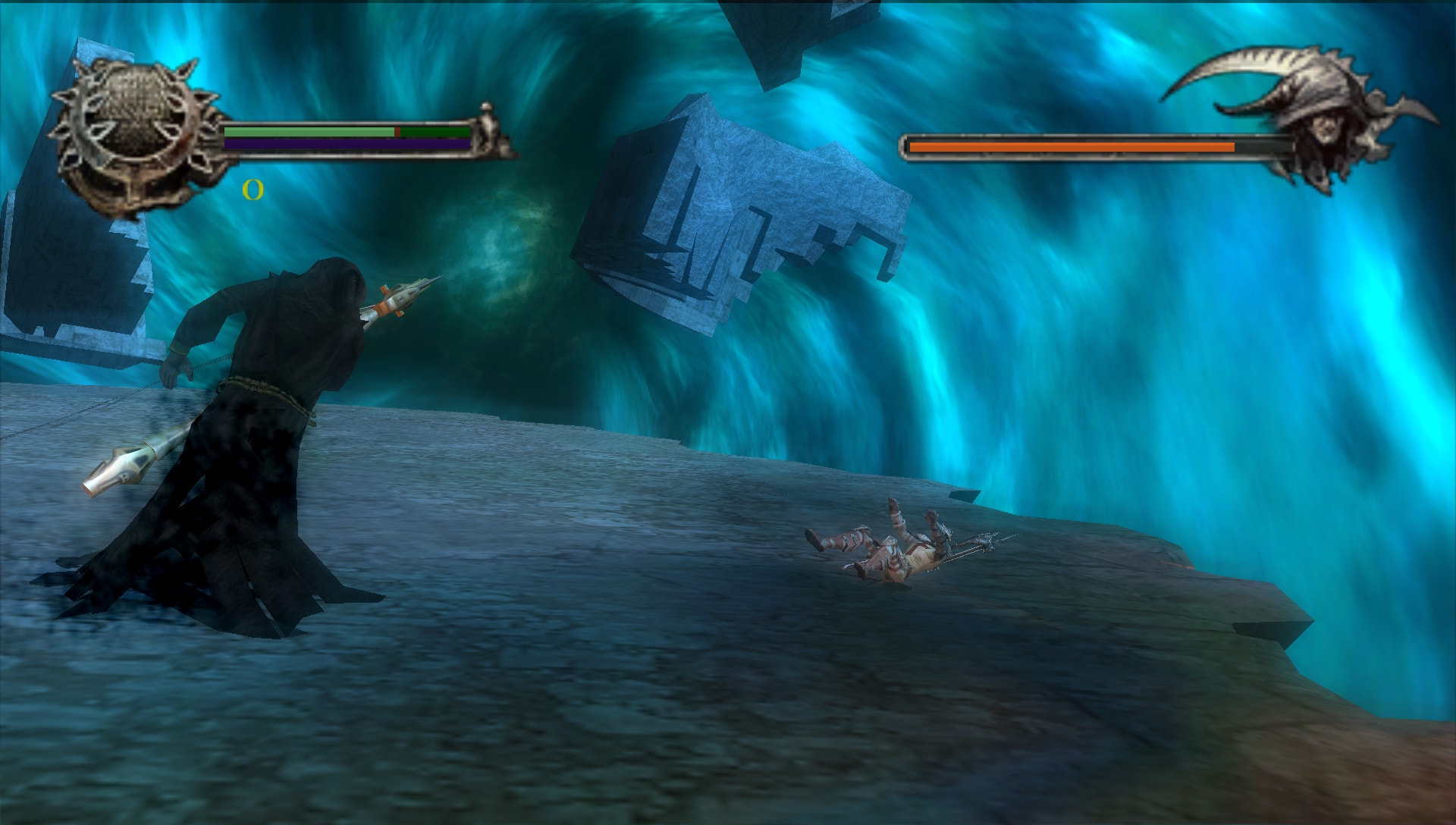
Task: Click the yellow O button prompt
Action: click(x=253, y=190)
